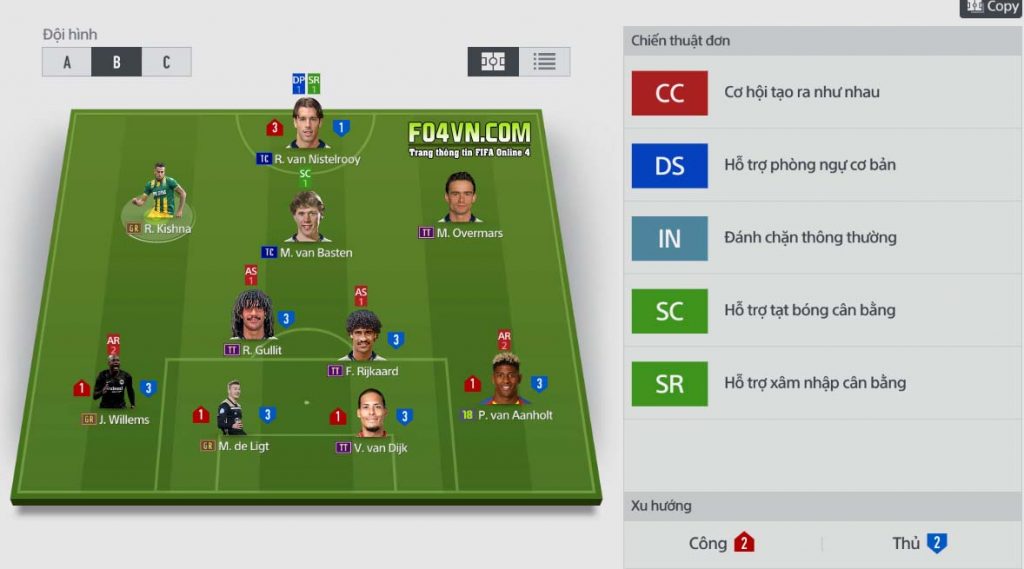Select striker R. van Nistelrooy
1024x569 pixels.
pyautogui.click(x=308, y=125)
